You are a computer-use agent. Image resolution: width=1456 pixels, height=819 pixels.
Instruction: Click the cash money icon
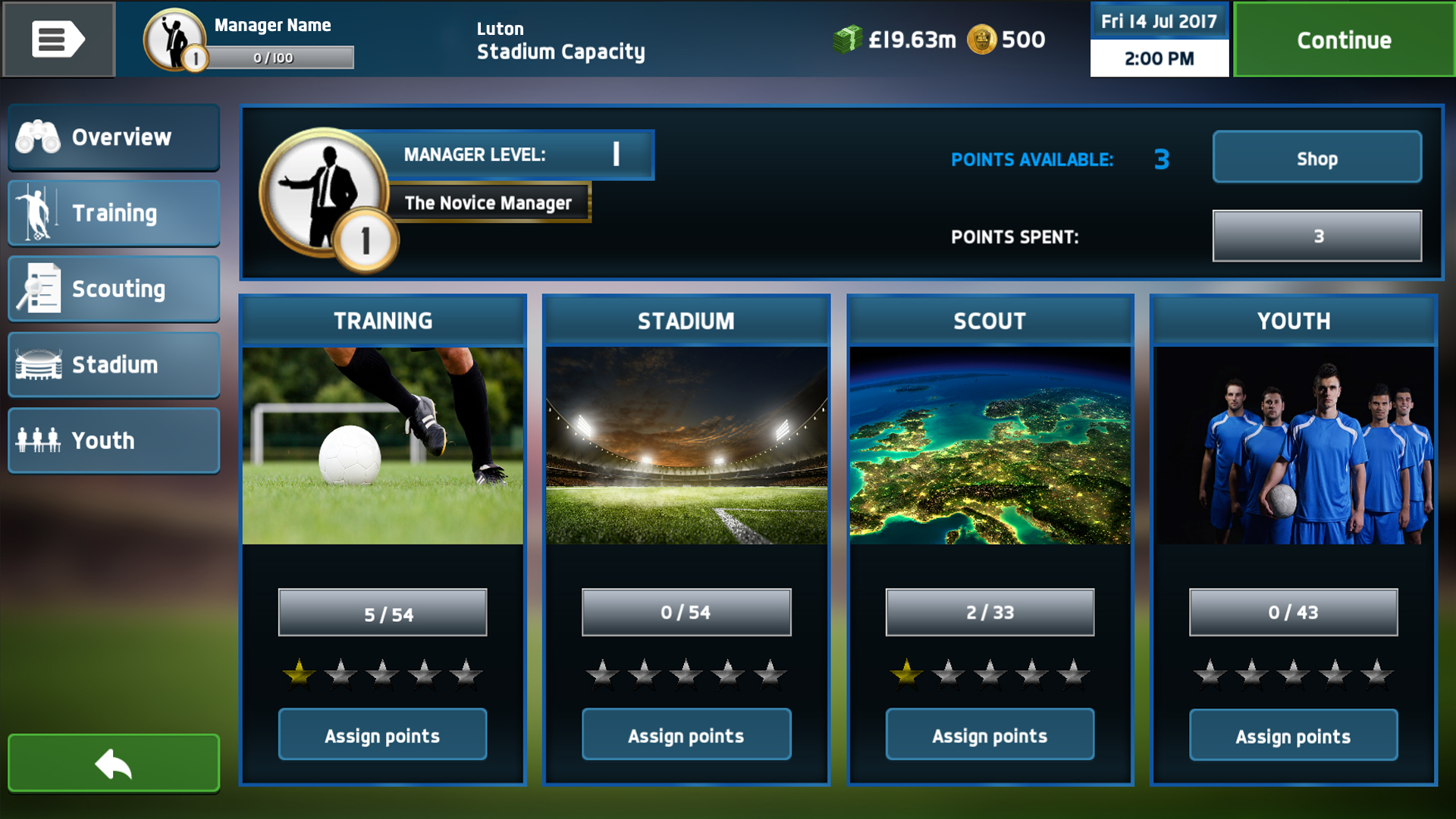(847, 39)
